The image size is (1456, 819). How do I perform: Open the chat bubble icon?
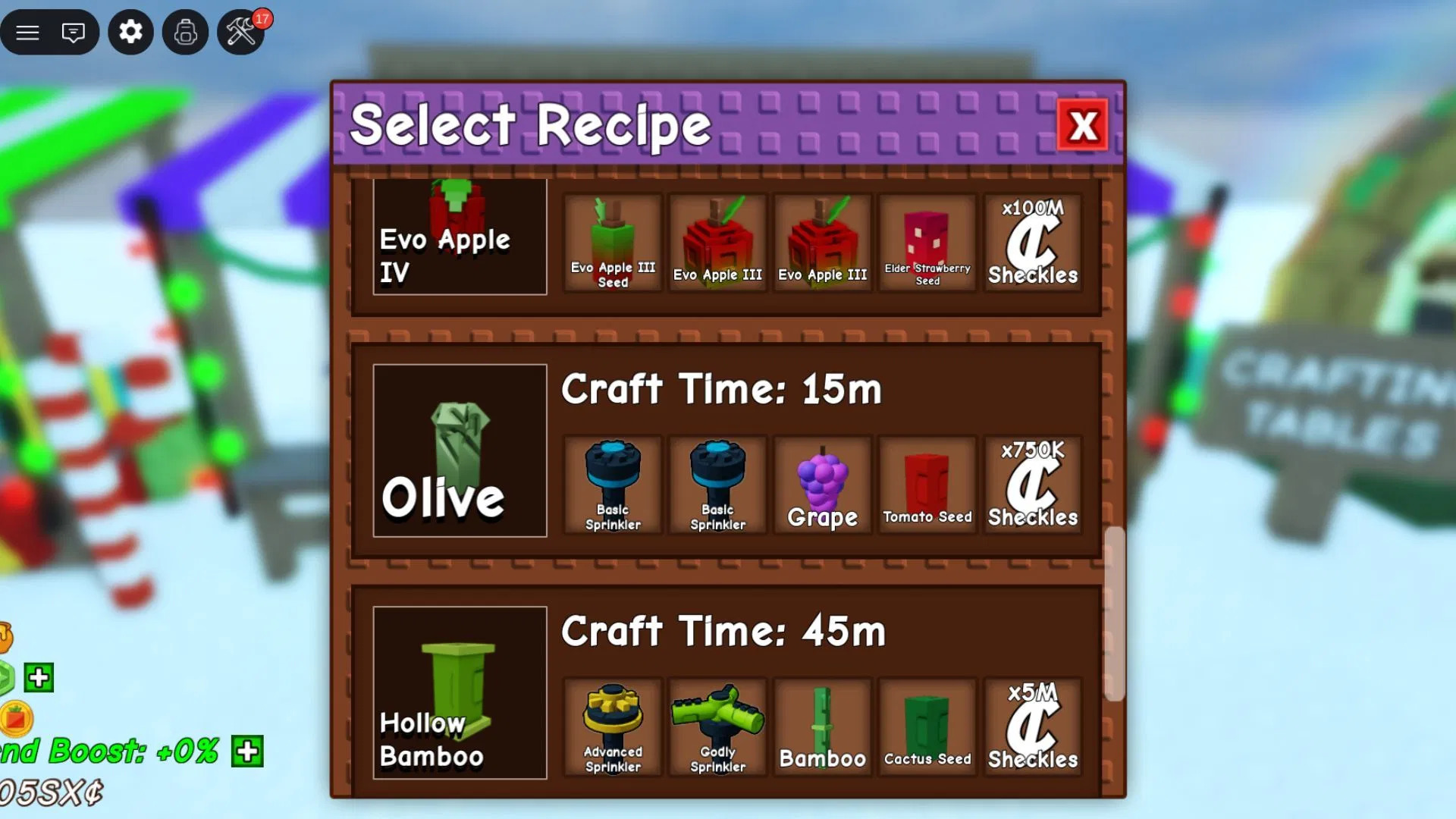pos(73,32)
